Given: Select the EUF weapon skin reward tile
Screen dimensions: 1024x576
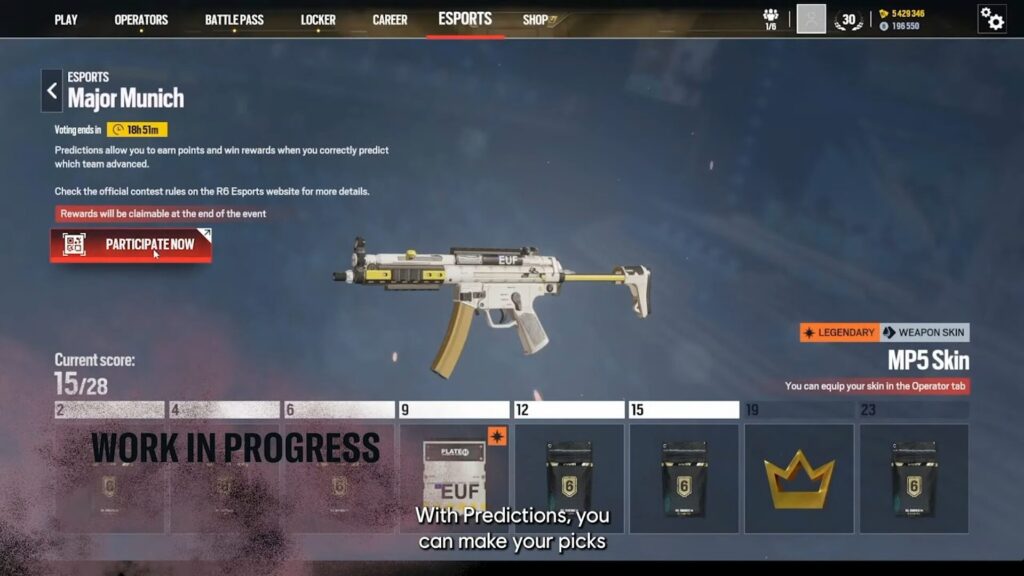Looking at the screenshot, I should [454, 478].
